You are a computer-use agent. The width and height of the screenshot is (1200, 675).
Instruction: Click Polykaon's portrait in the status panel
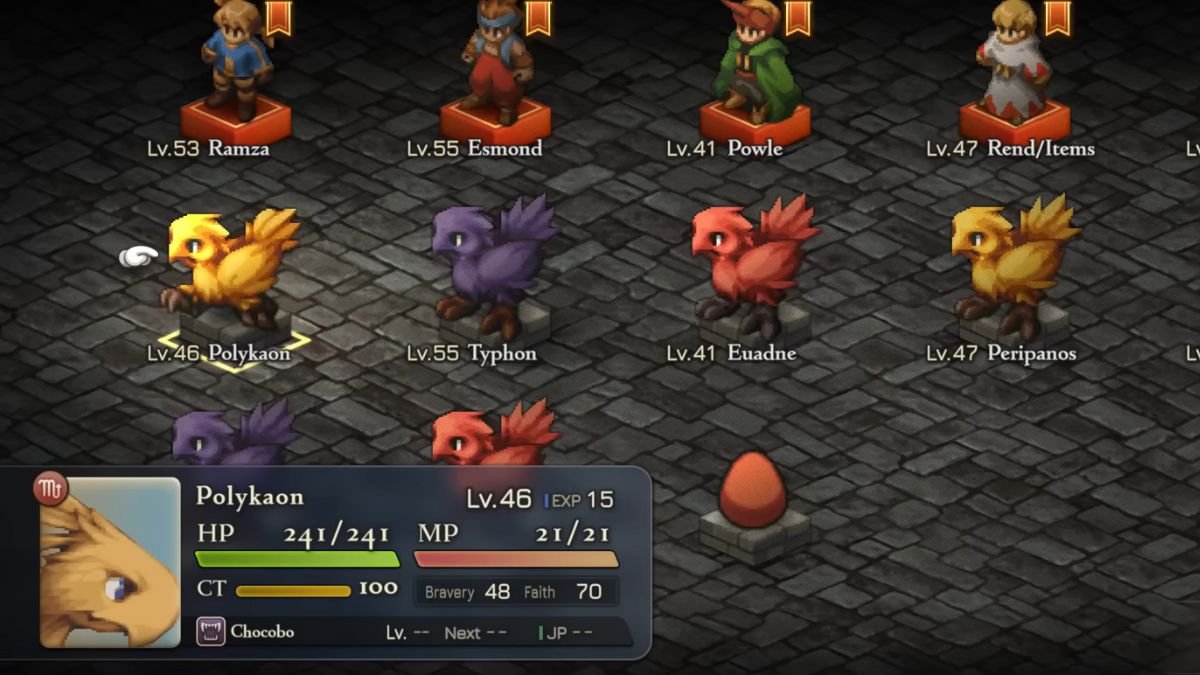[x=110, y=562]
